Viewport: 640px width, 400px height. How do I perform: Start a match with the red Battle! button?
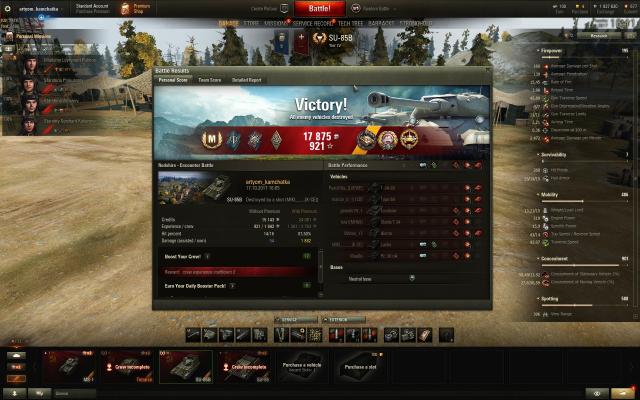(x=312, y=8)
